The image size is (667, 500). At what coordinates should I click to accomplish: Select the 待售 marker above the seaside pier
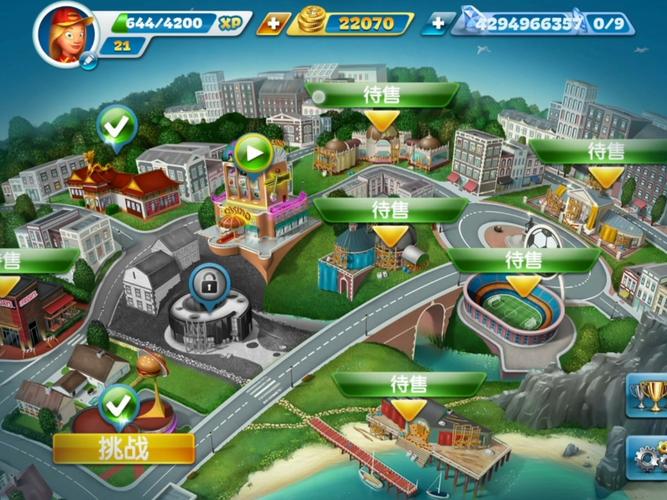[x=408, y=385]
